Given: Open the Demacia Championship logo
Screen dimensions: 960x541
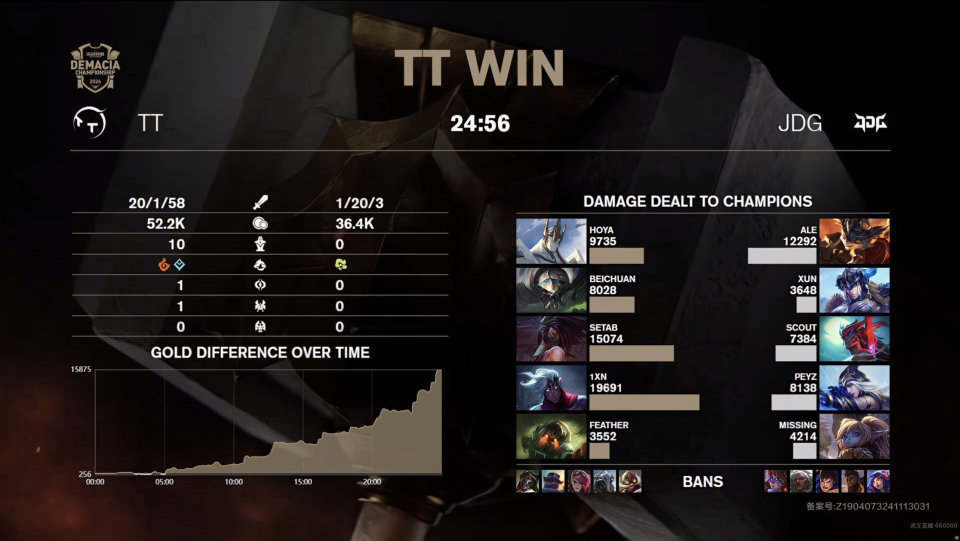Looking at the screenshot, I should click(94, 68).
